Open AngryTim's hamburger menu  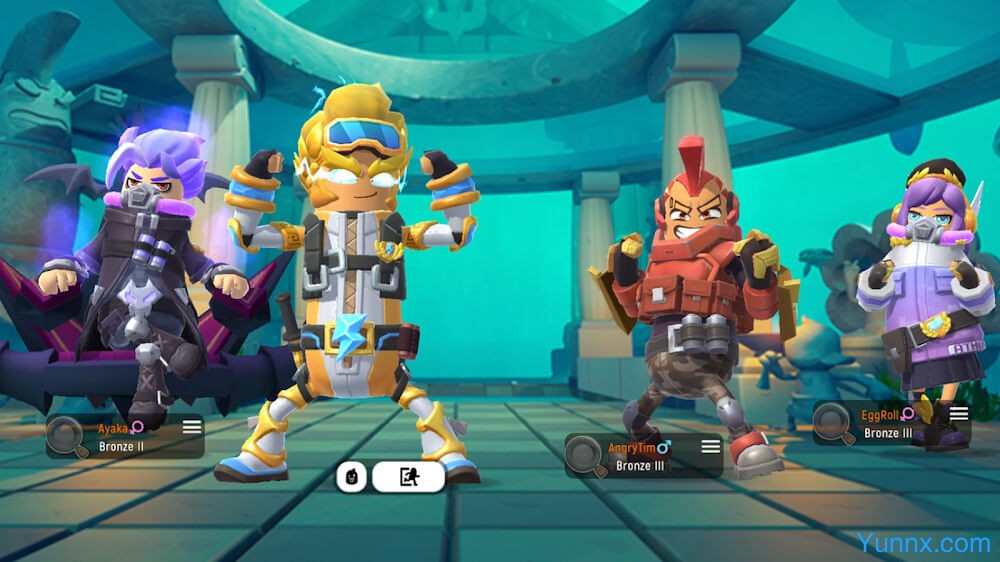point(710,446)
